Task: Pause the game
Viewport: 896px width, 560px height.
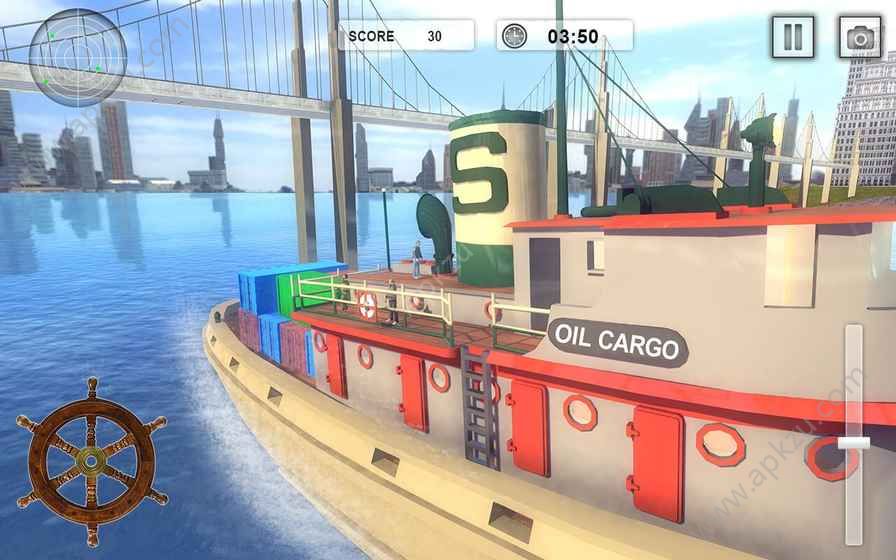Action: [792, 38]
